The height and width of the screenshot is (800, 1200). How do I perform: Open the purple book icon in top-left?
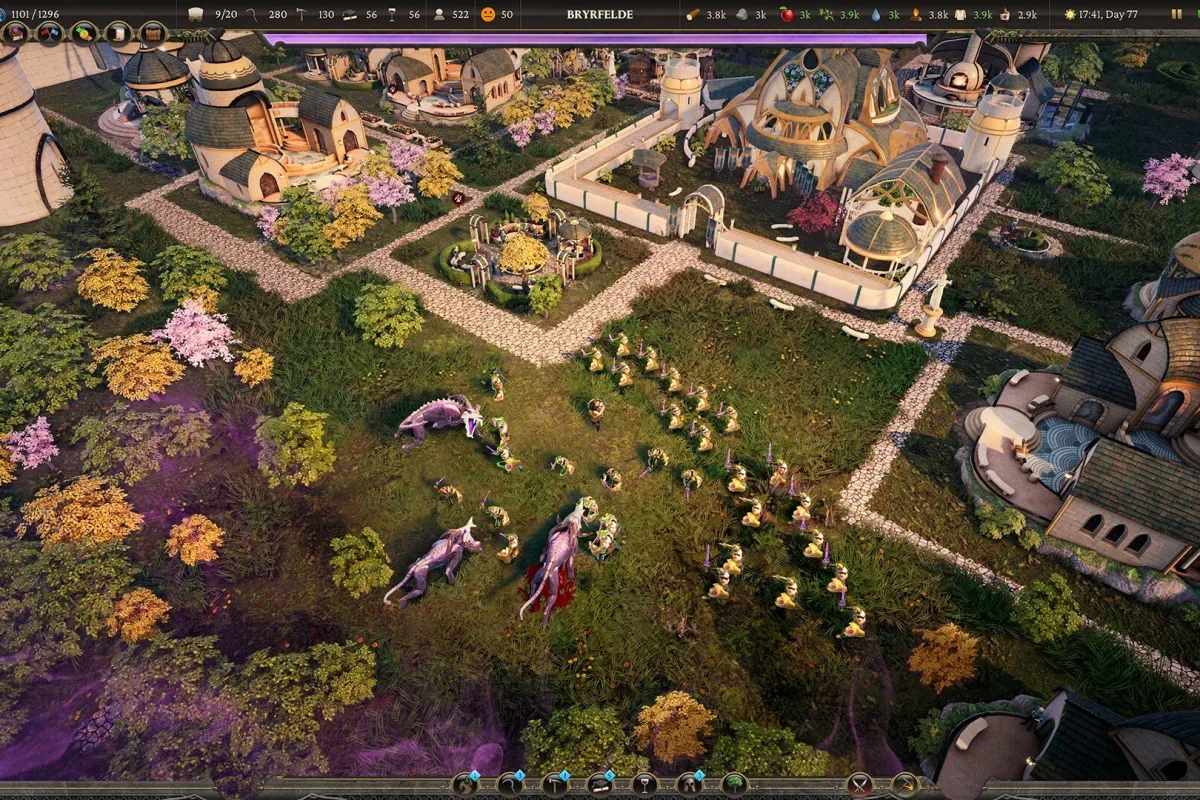(16, 32)
